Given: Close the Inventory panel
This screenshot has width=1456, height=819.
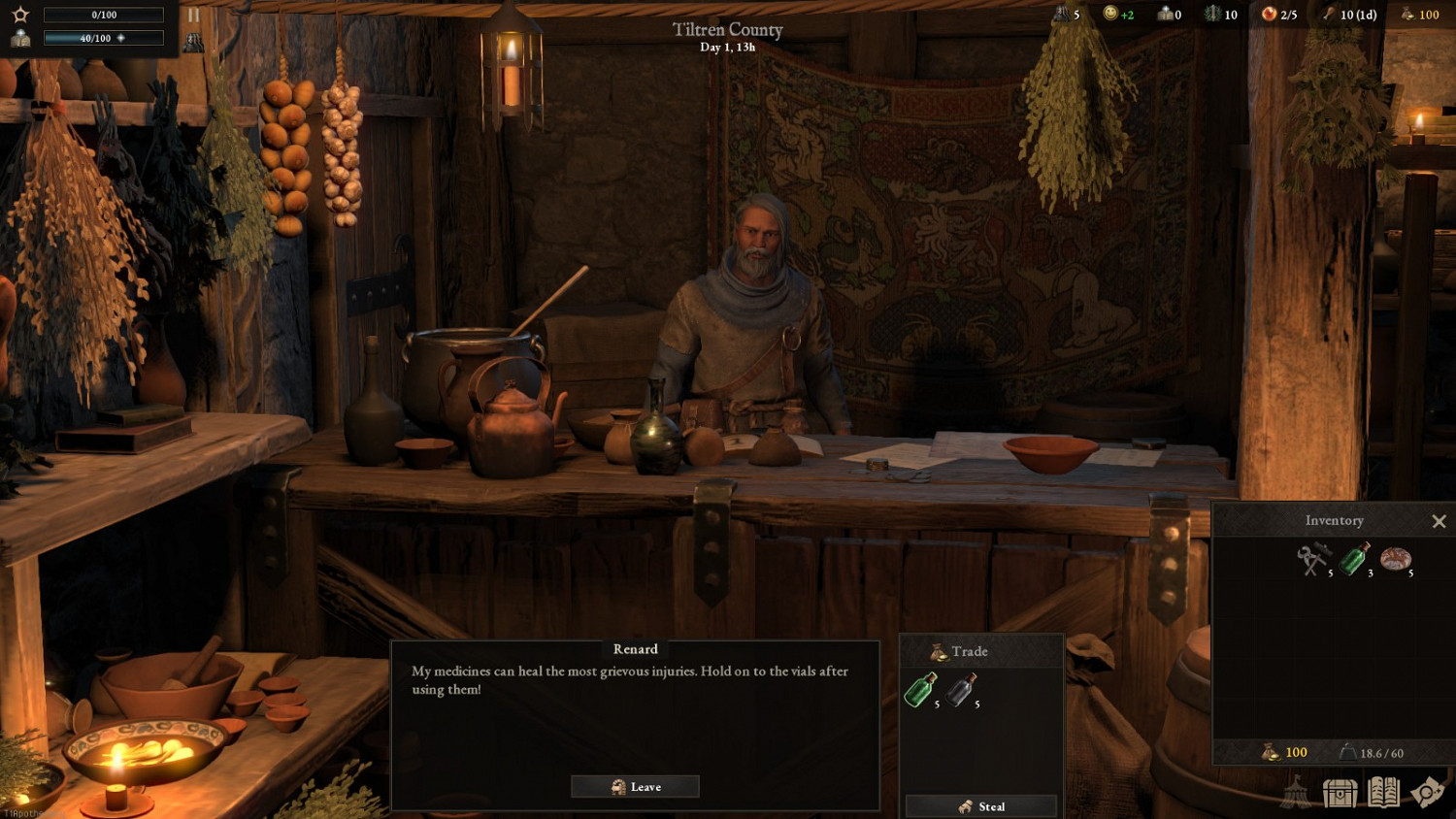Looking at the screenshot, I should (1439, 521).
